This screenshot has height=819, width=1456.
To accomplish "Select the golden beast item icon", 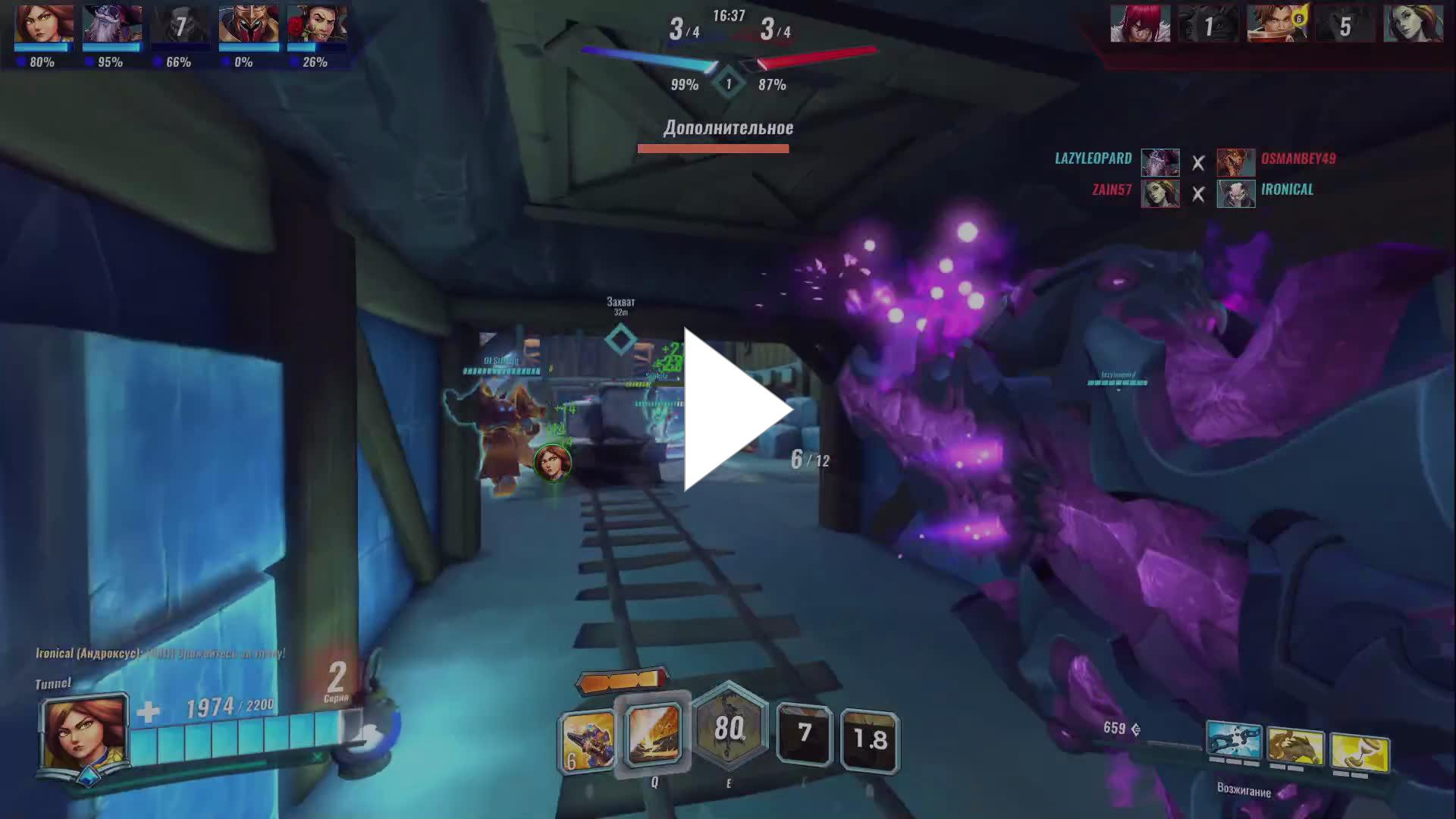I will (x=1295, y=748).
